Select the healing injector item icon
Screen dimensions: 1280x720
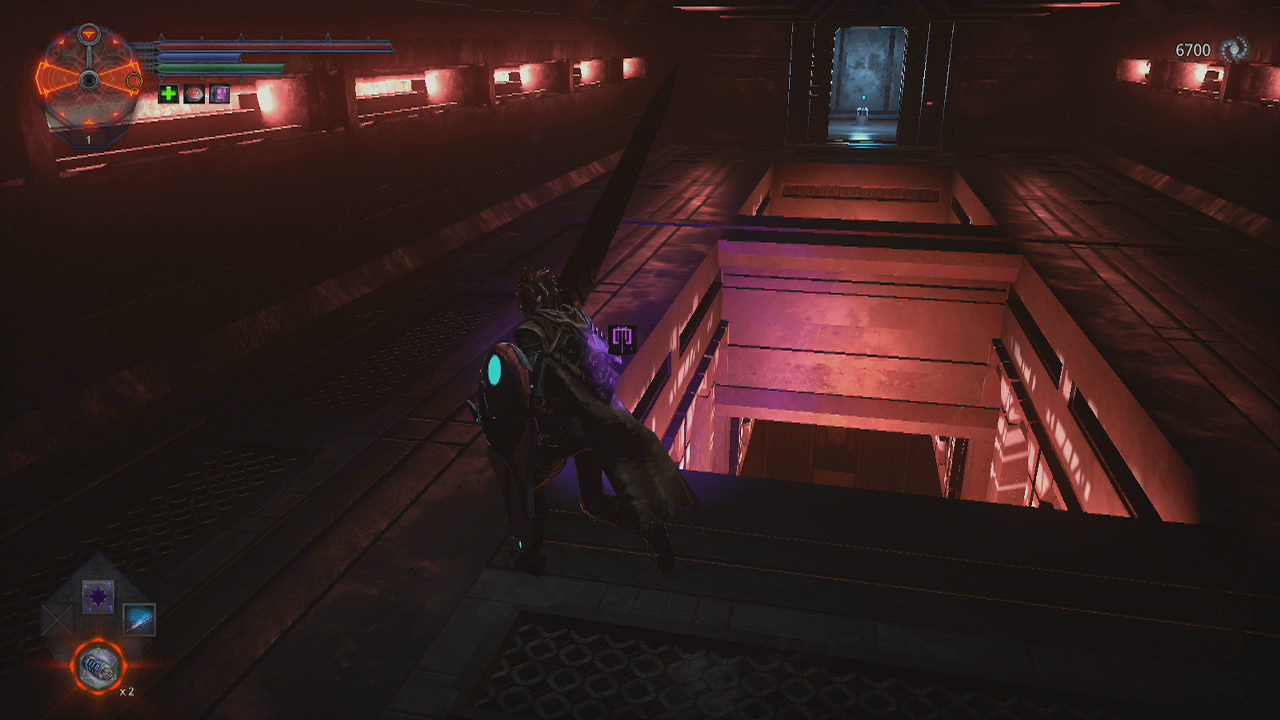click(98, 666)
